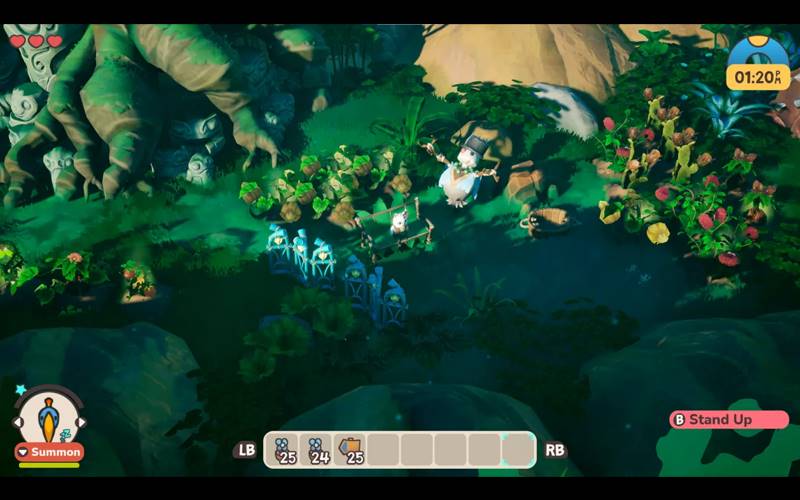Image resolution: width=800 pixels, height=500 pixels.
Task: Choose the orange item stack in the hotbar
Action: (350, 450)
